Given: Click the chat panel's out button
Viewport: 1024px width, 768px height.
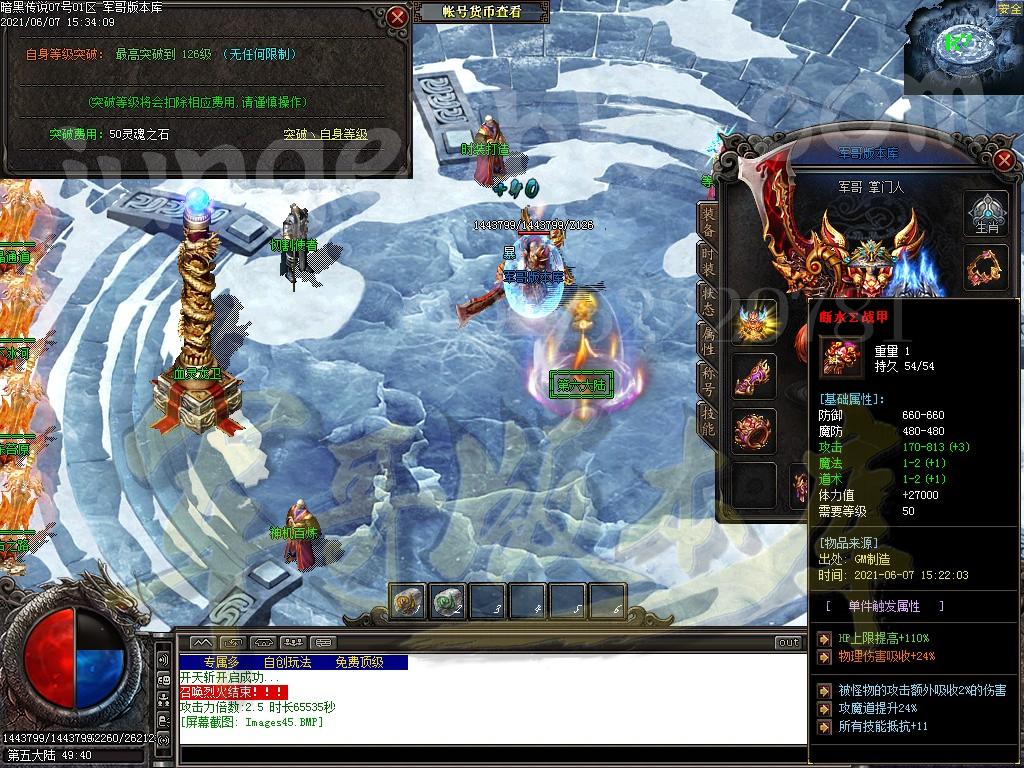Looking at the screenshot, I should pos(789,642).
